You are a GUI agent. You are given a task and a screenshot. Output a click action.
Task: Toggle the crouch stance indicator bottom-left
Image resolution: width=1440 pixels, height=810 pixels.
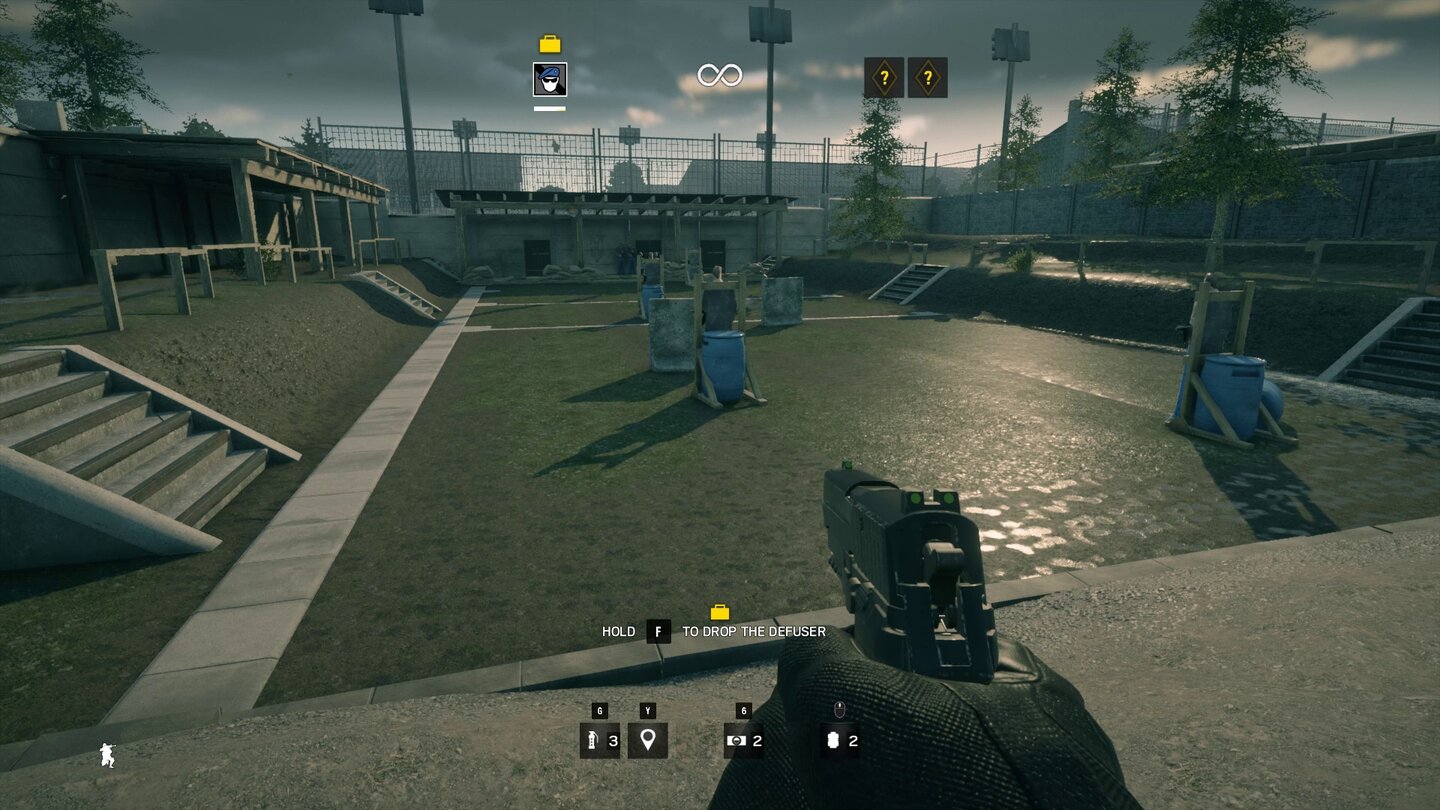point(106,756)
